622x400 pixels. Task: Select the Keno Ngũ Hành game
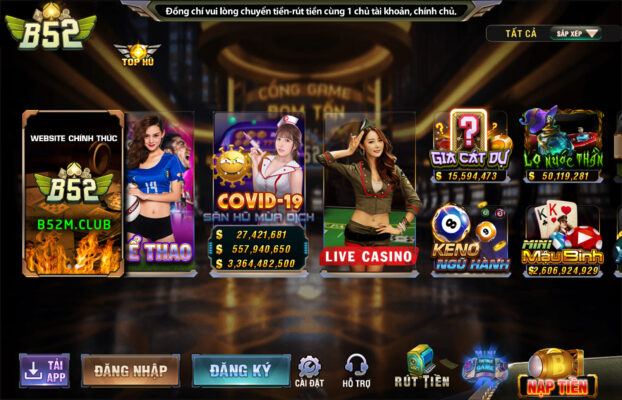470,240
